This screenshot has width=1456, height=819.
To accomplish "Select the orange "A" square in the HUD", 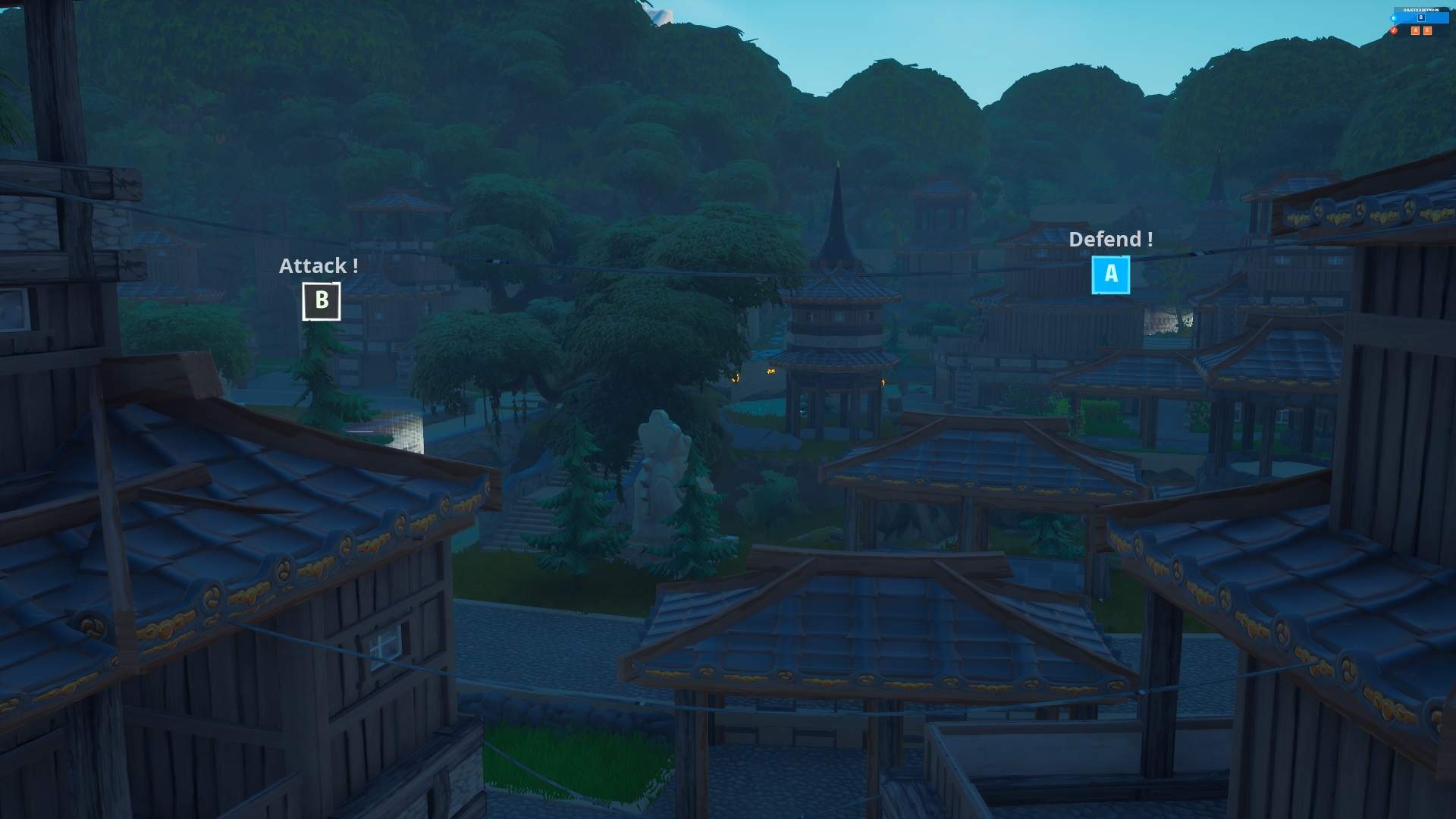I will tap(1415, 30).
